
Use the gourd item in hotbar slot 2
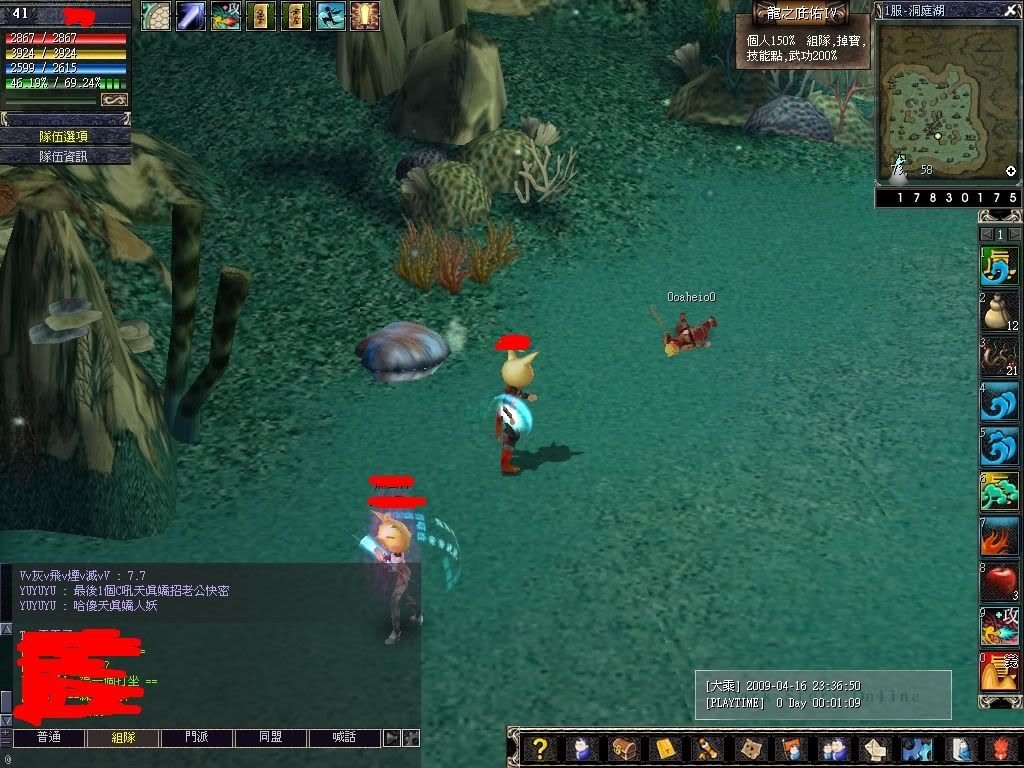(999, 313)
